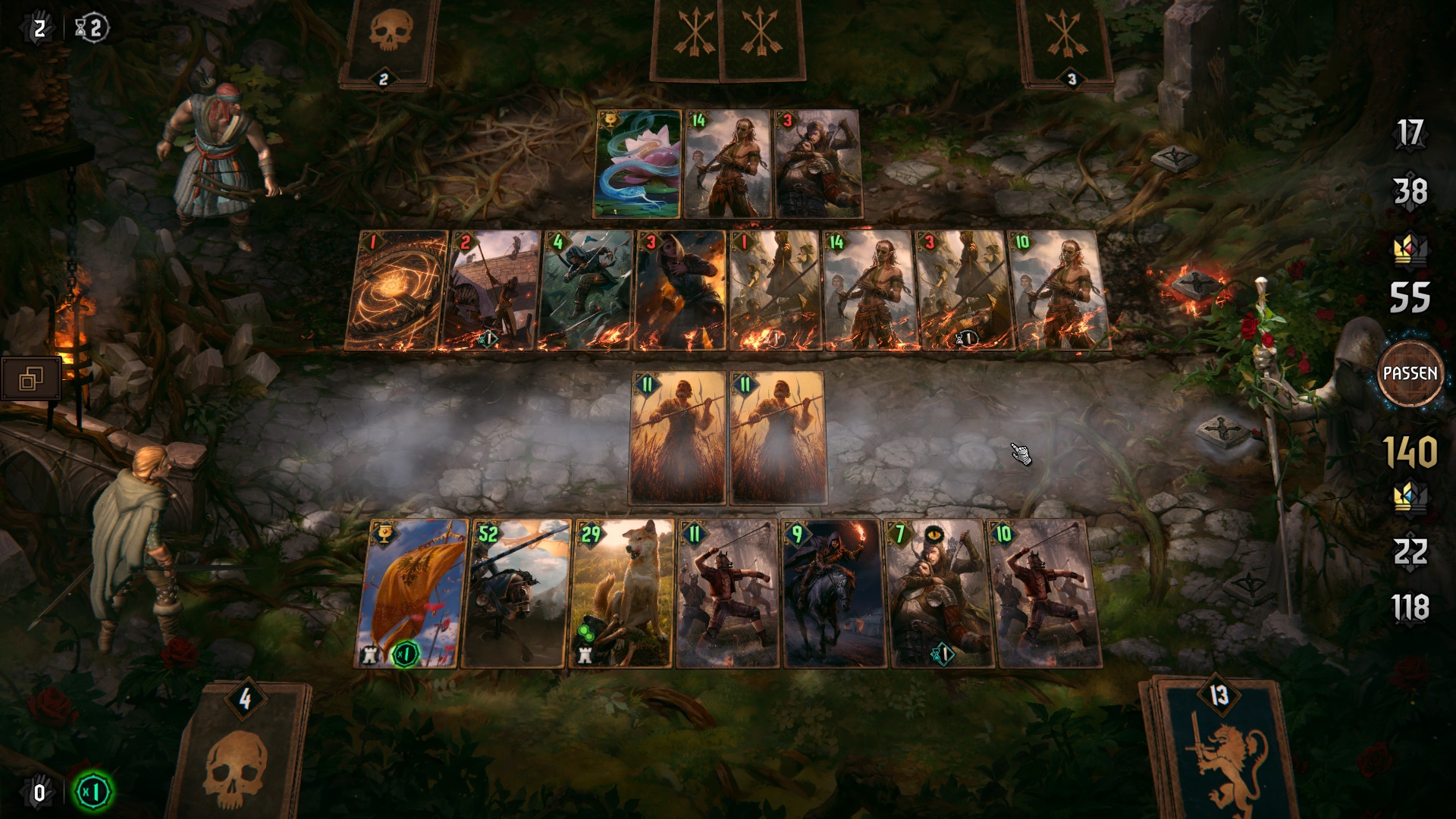Click the crown icon near score 140

(x=1412, y=497)
